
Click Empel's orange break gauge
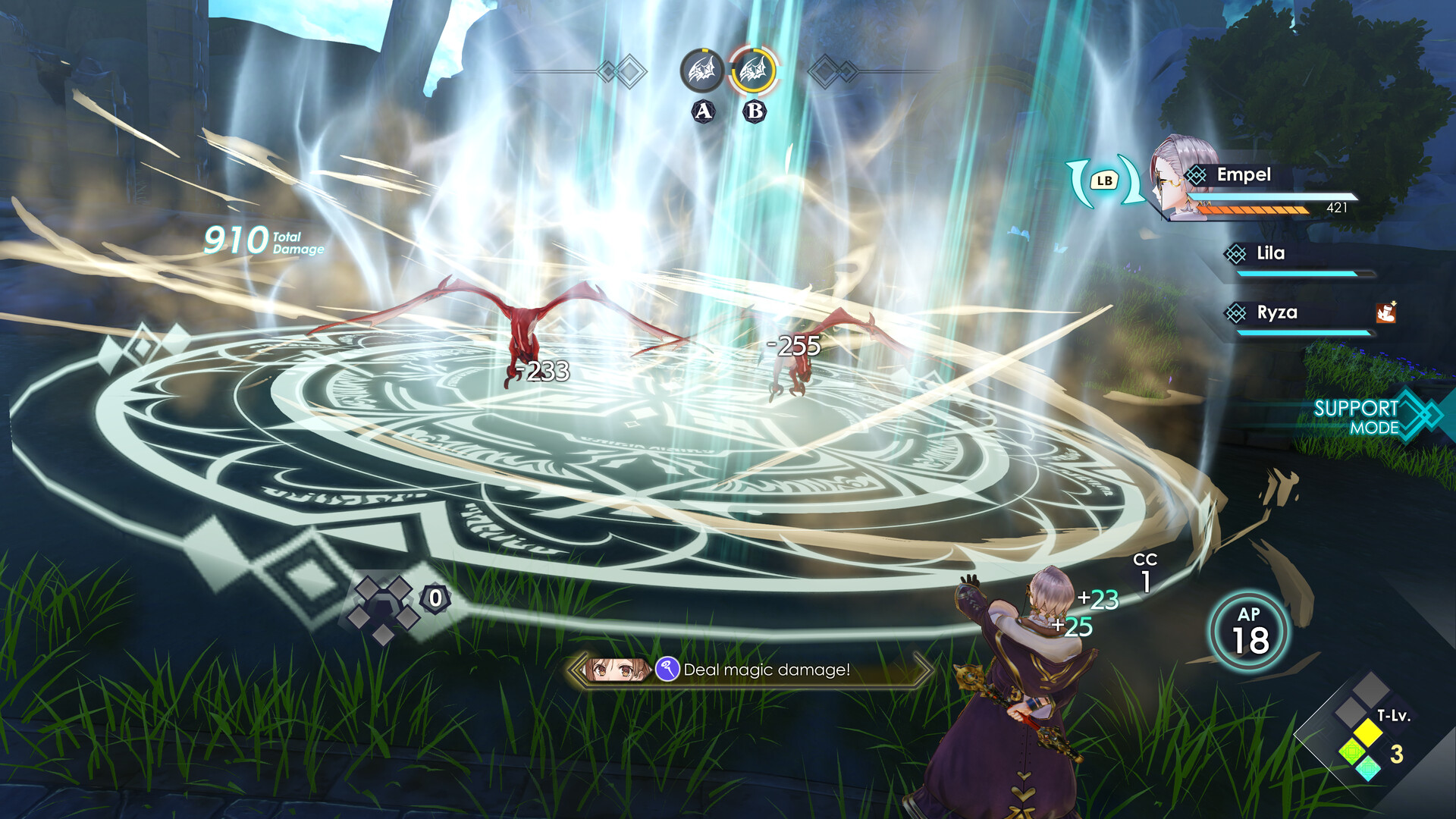click(1254, 209)
